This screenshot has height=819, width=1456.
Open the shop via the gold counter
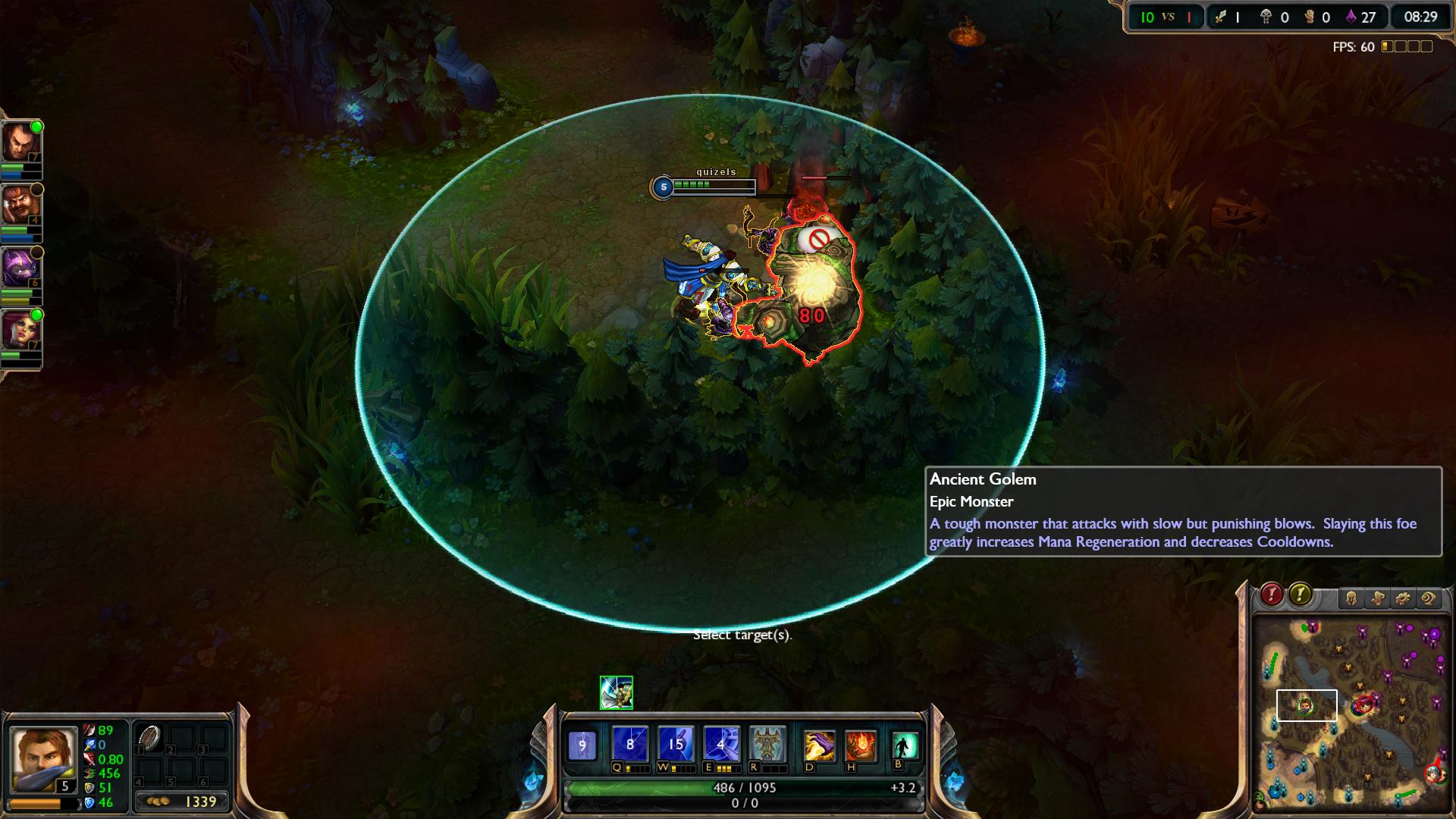pyautogui.click(x=182, y=802)
